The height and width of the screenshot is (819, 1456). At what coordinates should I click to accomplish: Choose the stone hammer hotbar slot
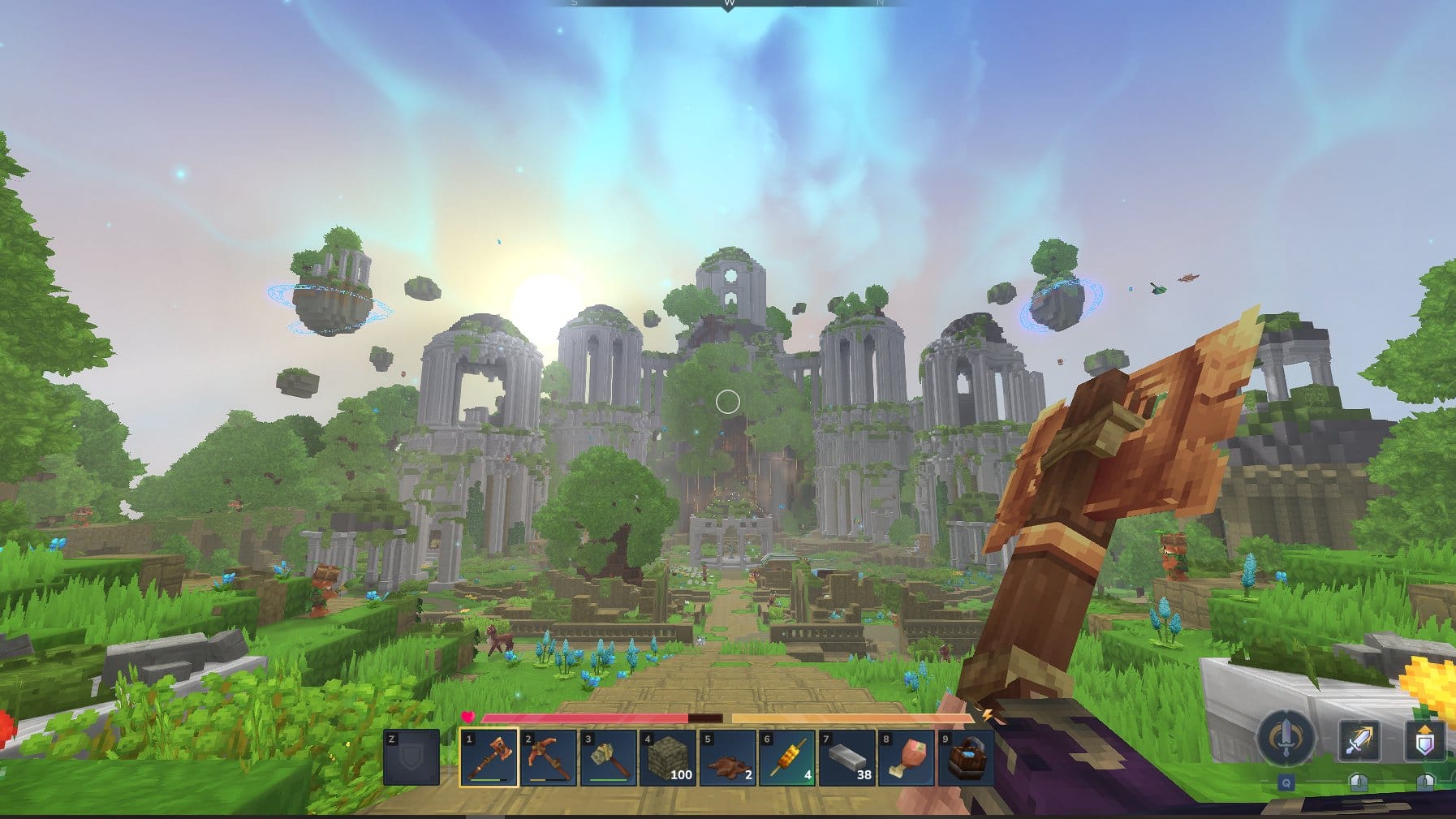point(608,758)
